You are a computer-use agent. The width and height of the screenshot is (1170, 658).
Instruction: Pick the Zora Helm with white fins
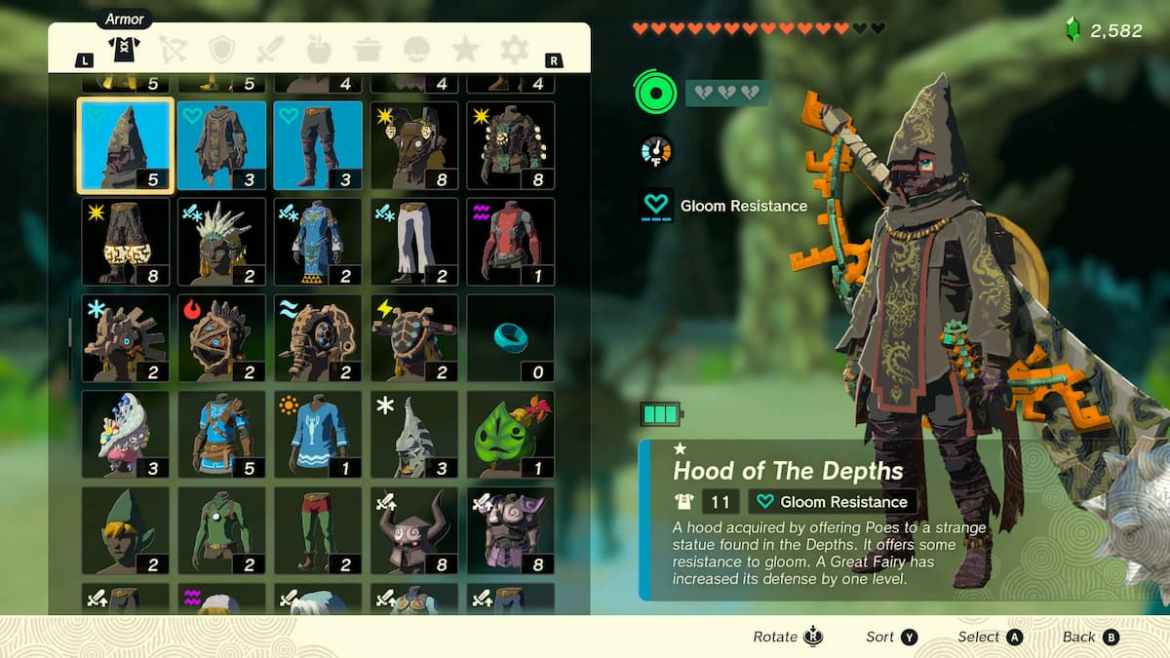[x=222, y=241]
